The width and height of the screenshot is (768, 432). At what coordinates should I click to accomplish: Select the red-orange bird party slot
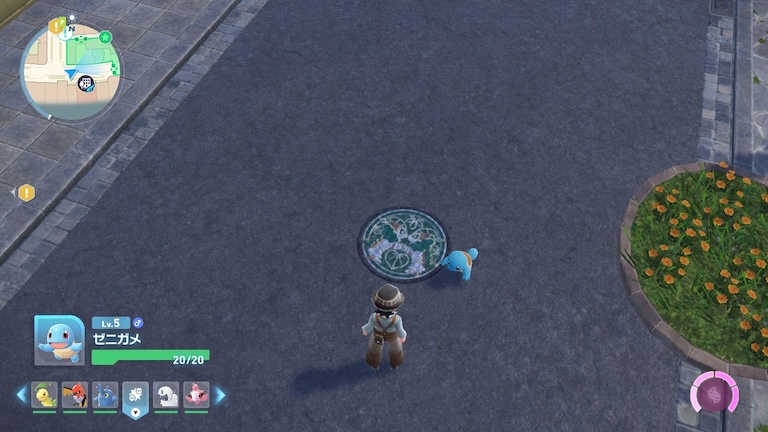click(74, 395)
